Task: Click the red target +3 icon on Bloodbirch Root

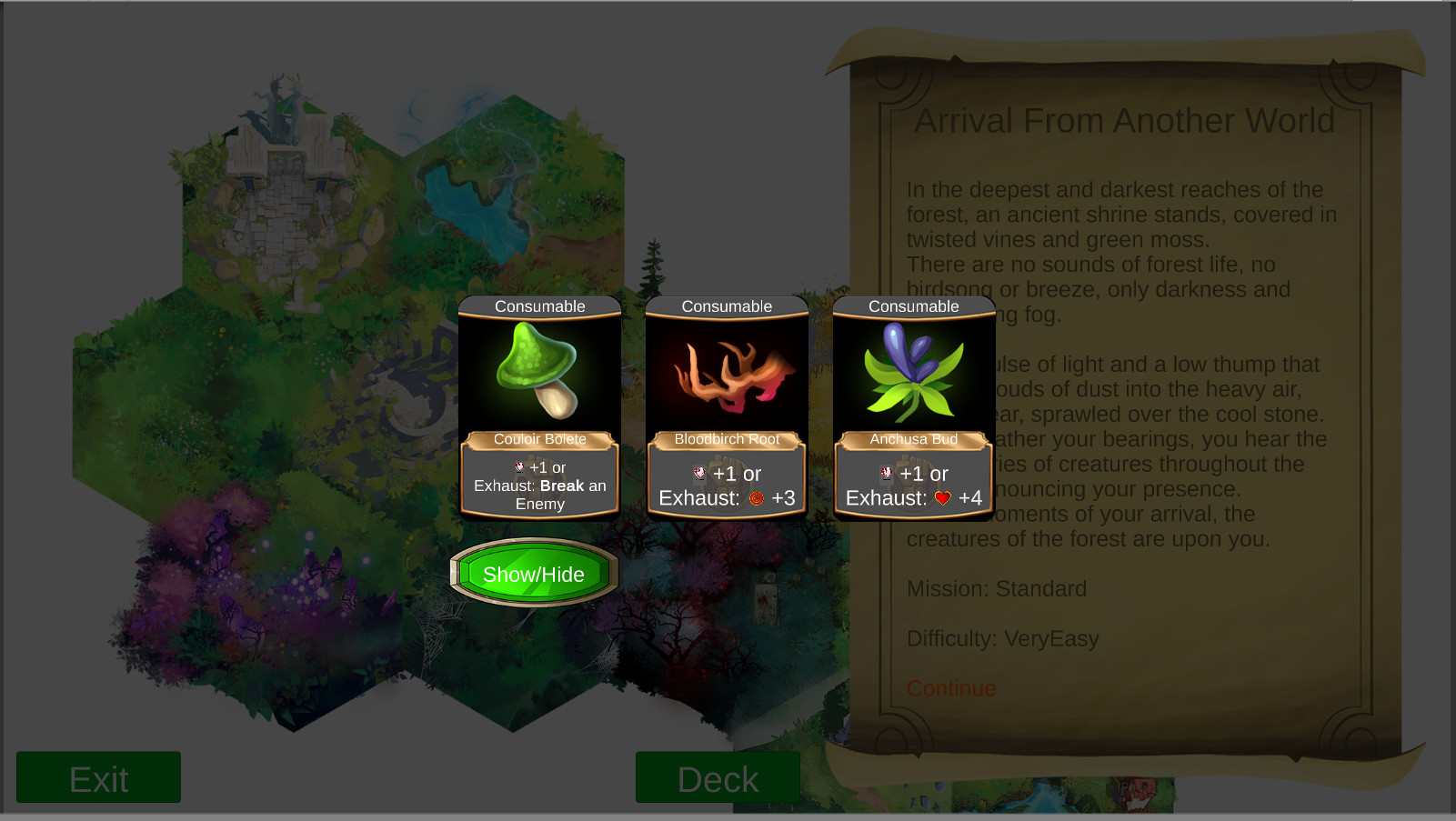Action: tap(756, 498)
